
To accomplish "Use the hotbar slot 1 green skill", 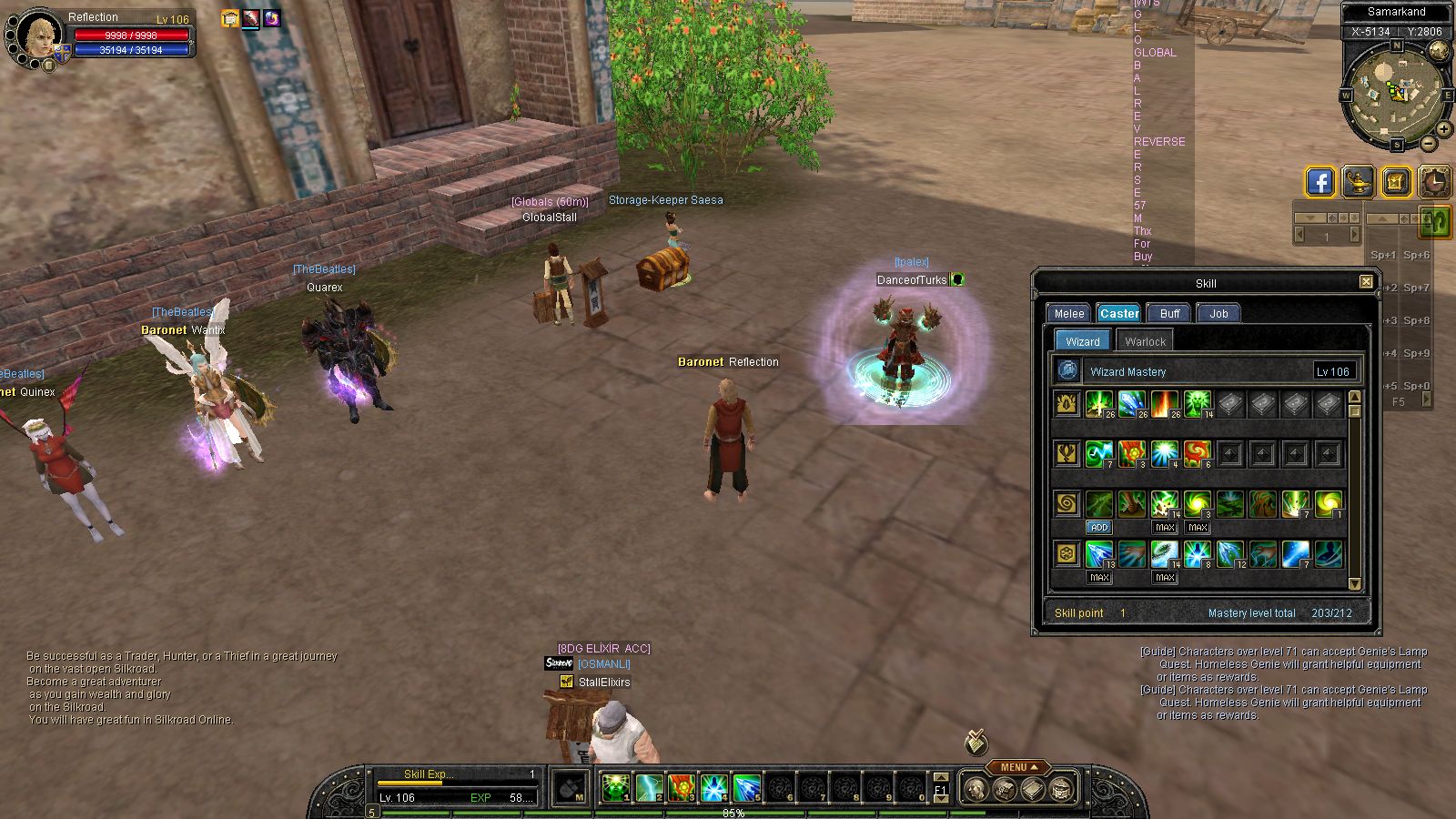I will coord(616,787).
